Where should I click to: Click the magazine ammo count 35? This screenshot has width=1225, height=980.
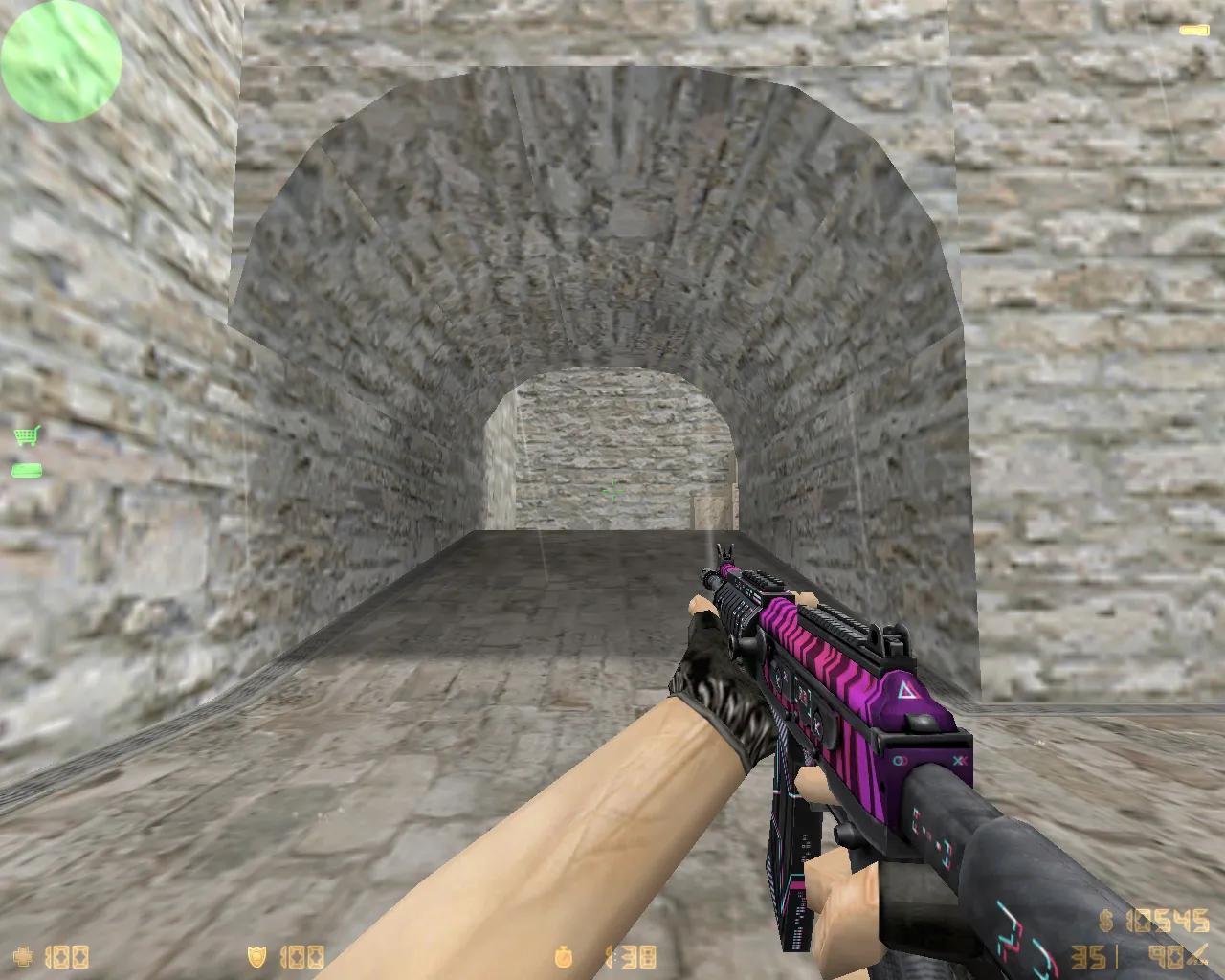click(x=1090, y=956)
